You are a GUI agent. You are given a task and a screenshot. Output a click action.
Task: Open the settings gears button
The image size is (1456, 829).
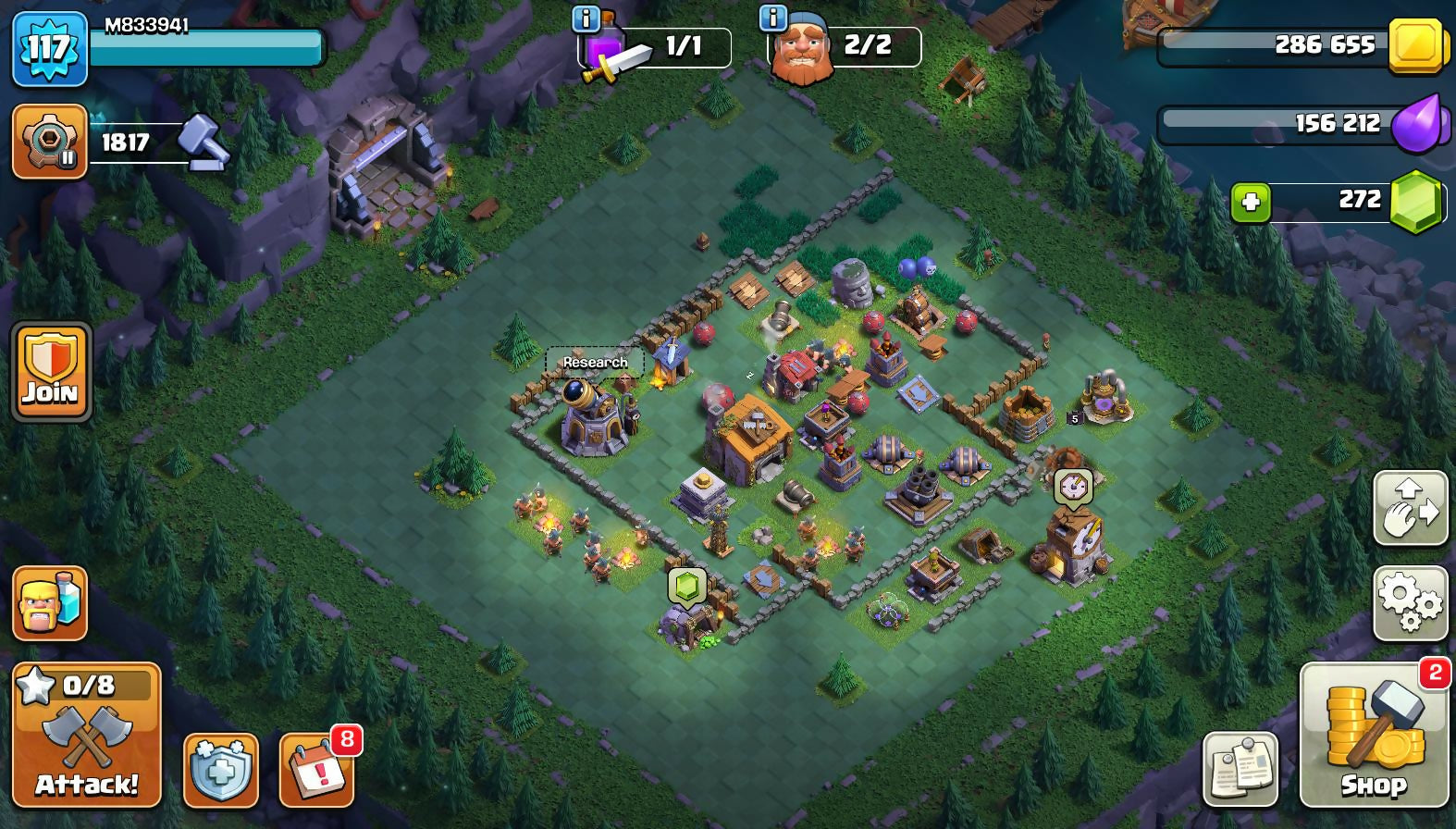[x=1410, y=603]
